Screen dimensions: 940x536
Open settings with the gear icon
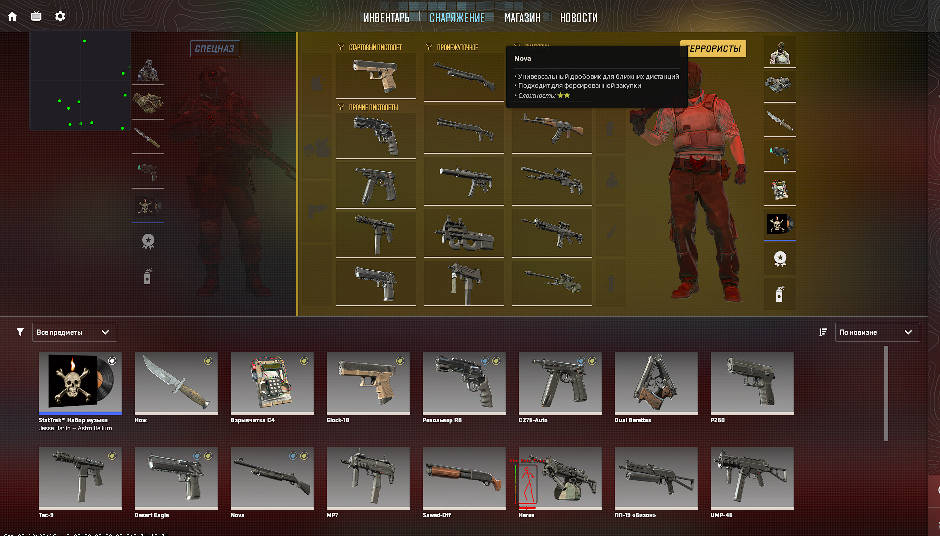pos(60,16)
